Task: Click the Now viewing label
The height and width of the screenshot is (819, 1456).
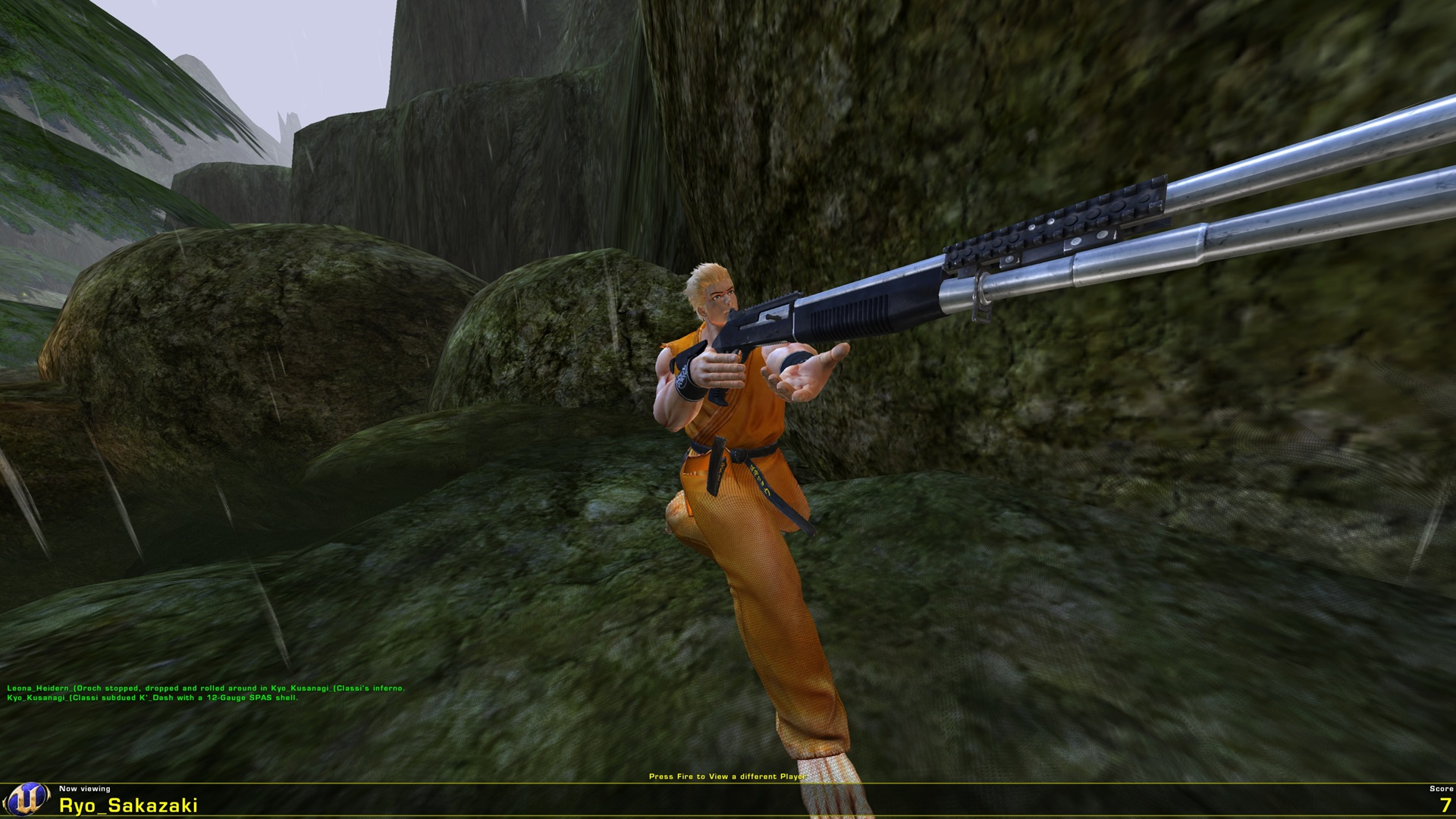Action: click(86, 789)
